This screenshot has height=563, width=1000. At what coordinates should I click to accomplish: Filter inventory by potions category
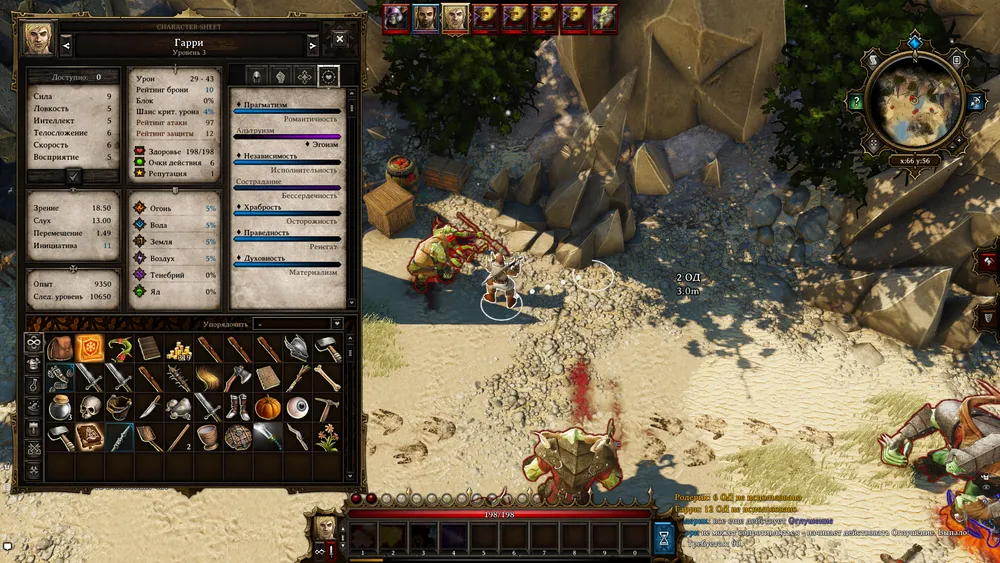[x=33, y=385]
